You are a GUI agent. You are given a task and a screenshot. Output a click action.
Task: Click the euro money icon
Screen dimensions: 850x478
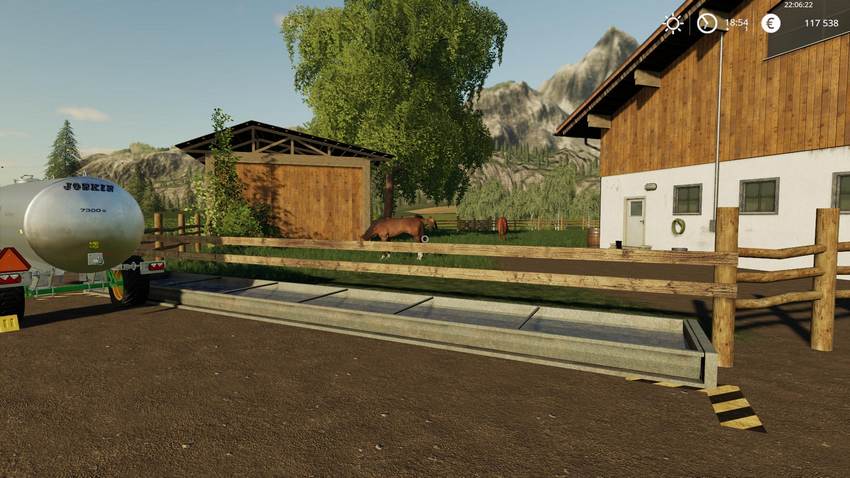click(x=770, y=22)
